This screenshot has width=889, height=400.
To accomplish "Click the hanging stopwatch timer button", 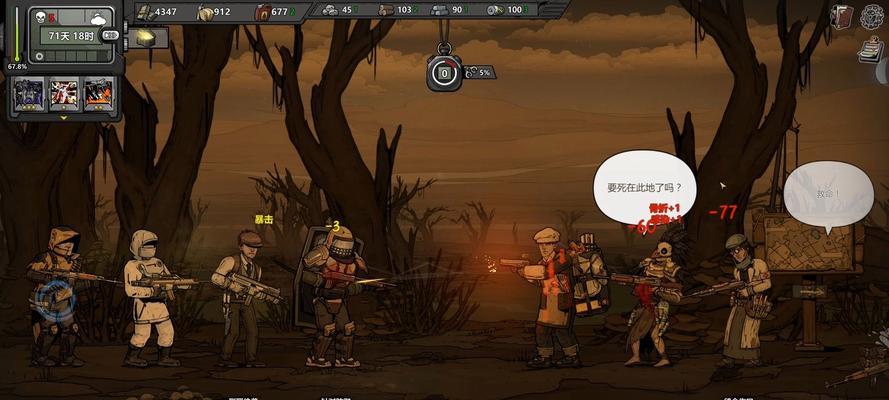I will [443, 71].
